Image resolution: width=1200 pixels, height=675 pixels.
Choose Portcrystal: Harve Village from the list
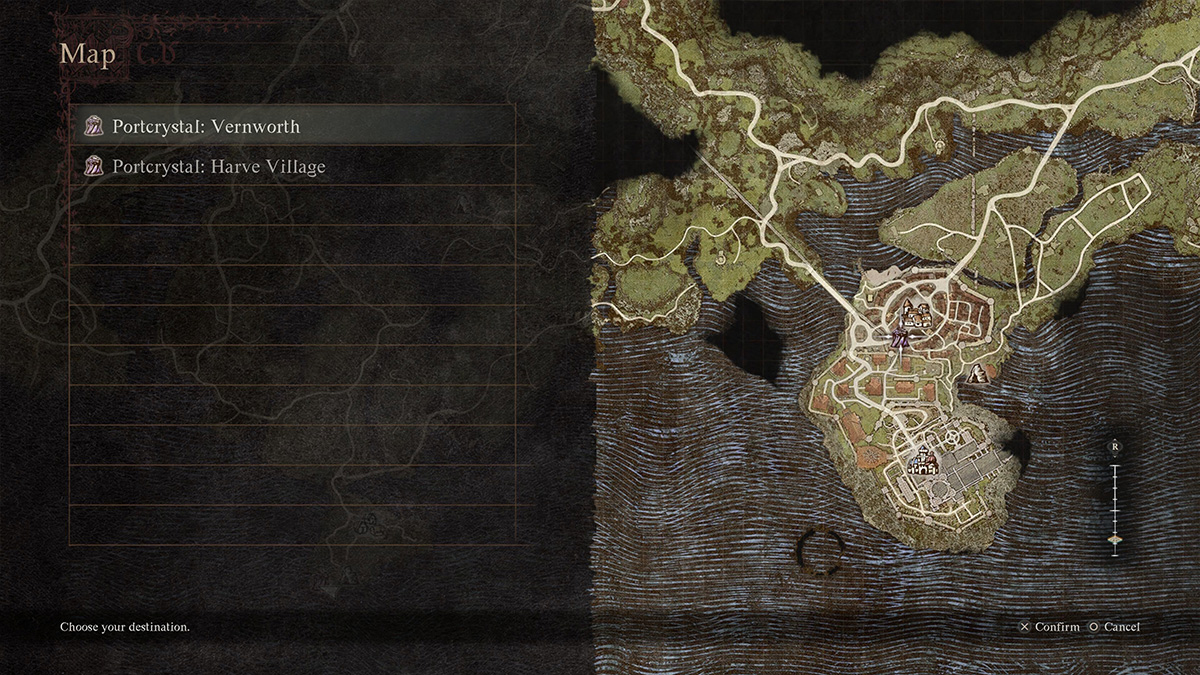click(x=292, y=167)
